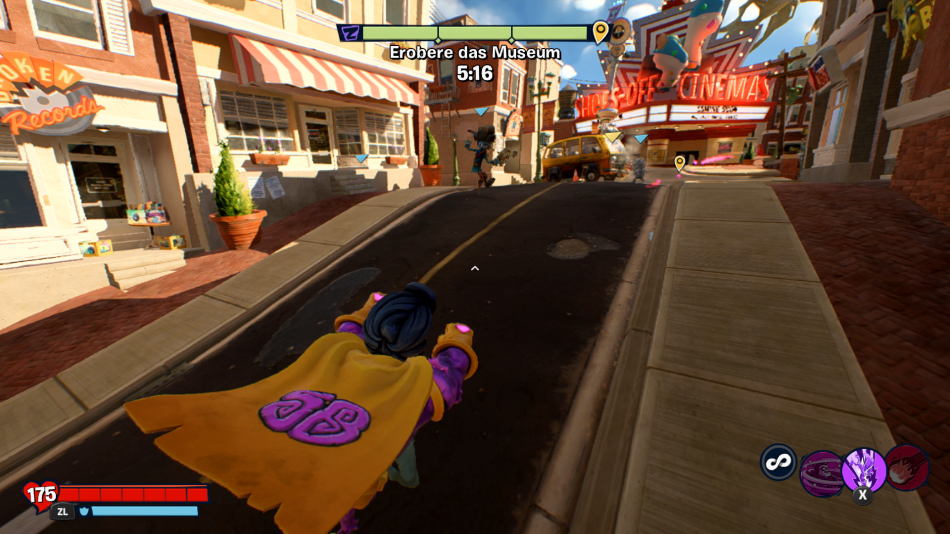
Task: Select the blue shield icon under health
Action: (84, 511)
